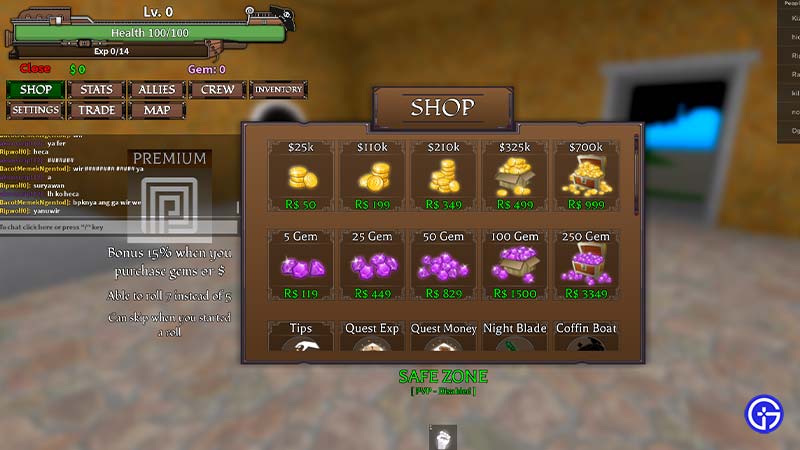The width and height of the screenshot is (800, 450).
Task: Buy the $25k coin pack
Action: click(x=300, y=176)
